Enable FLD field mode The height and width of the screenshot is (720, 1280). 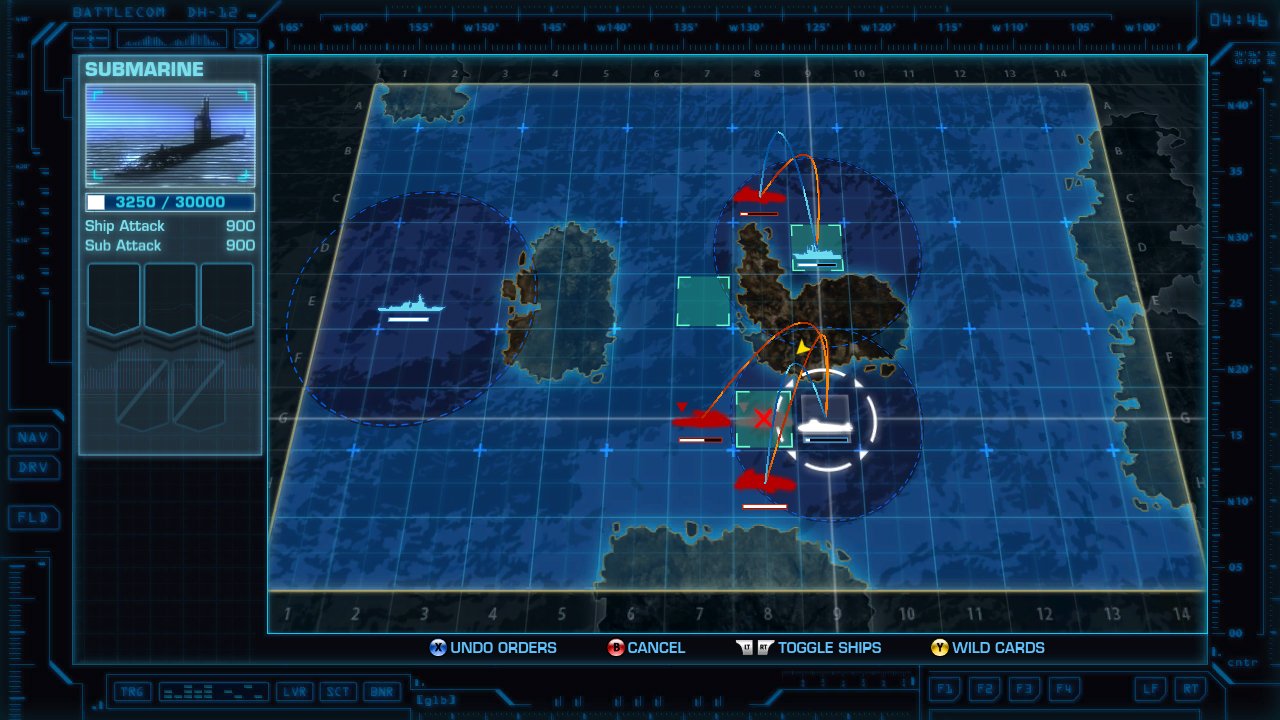pyautogui.click(x=34, y=518)
